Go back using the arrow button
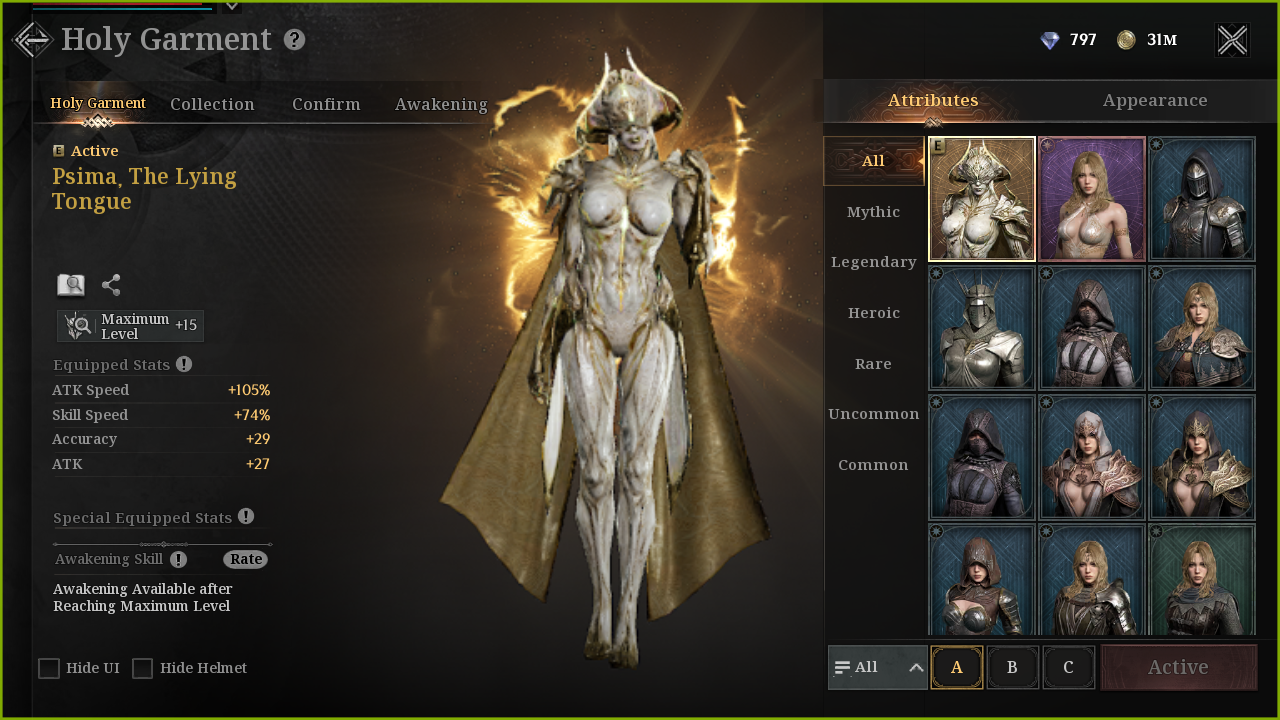1280x720 pixels. (32, 40)
